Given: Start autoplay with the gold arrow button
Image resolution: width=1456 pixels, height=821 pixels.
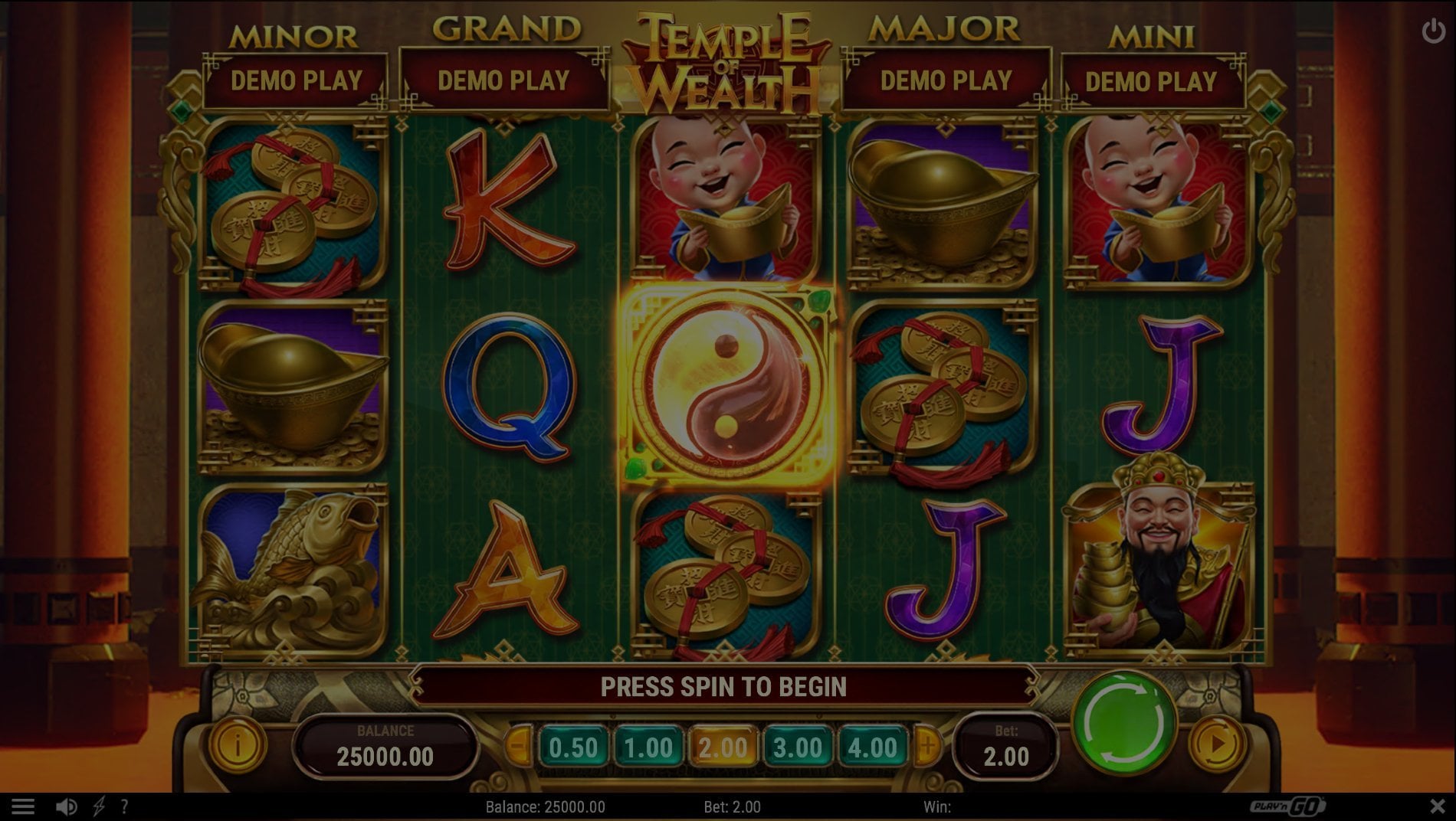Looking at the screenshot, I should (x=1216, y=743).
